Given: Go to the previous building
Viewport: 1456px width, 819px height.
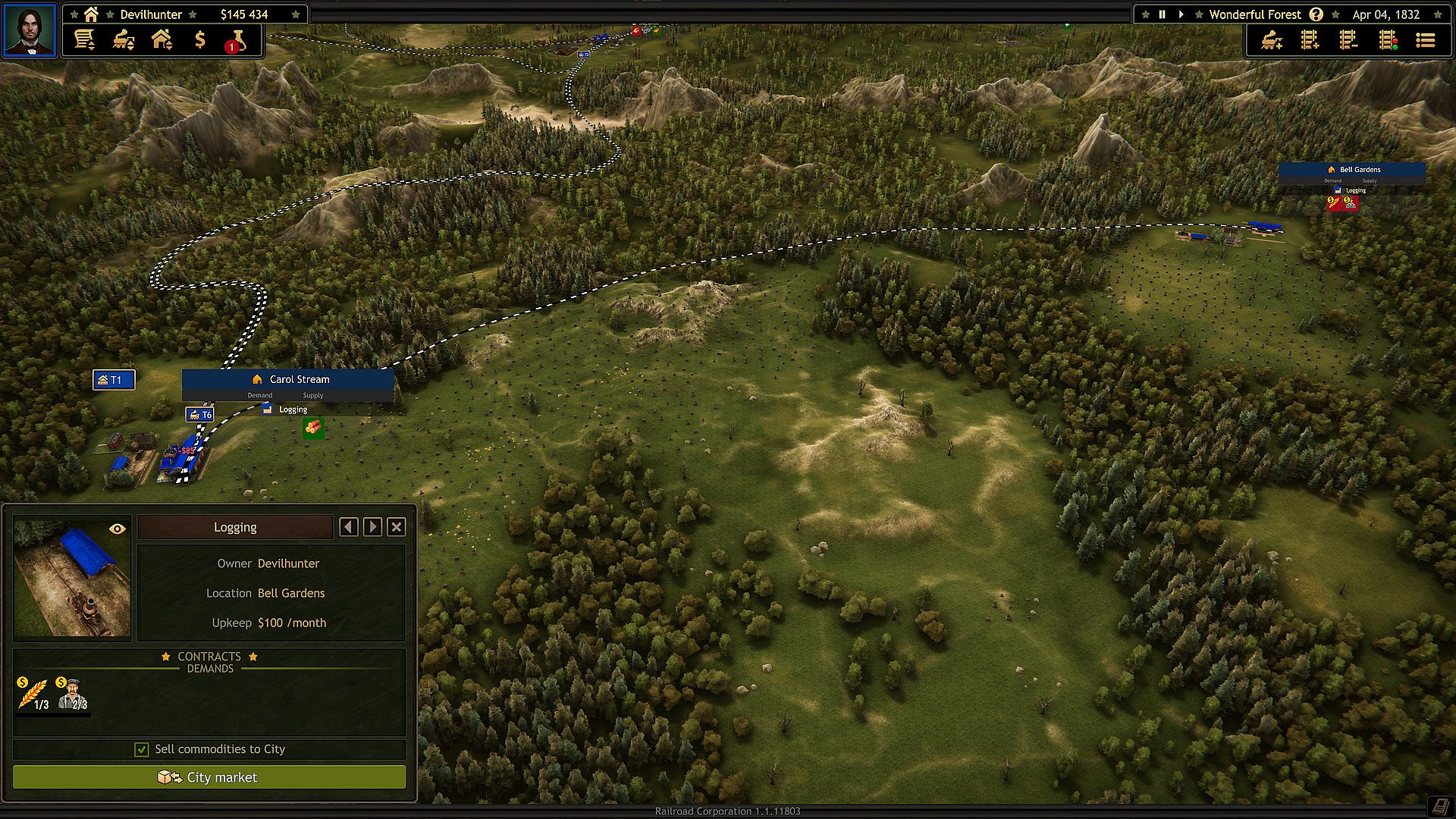Looking at the screenshot, I should (349, 527).
